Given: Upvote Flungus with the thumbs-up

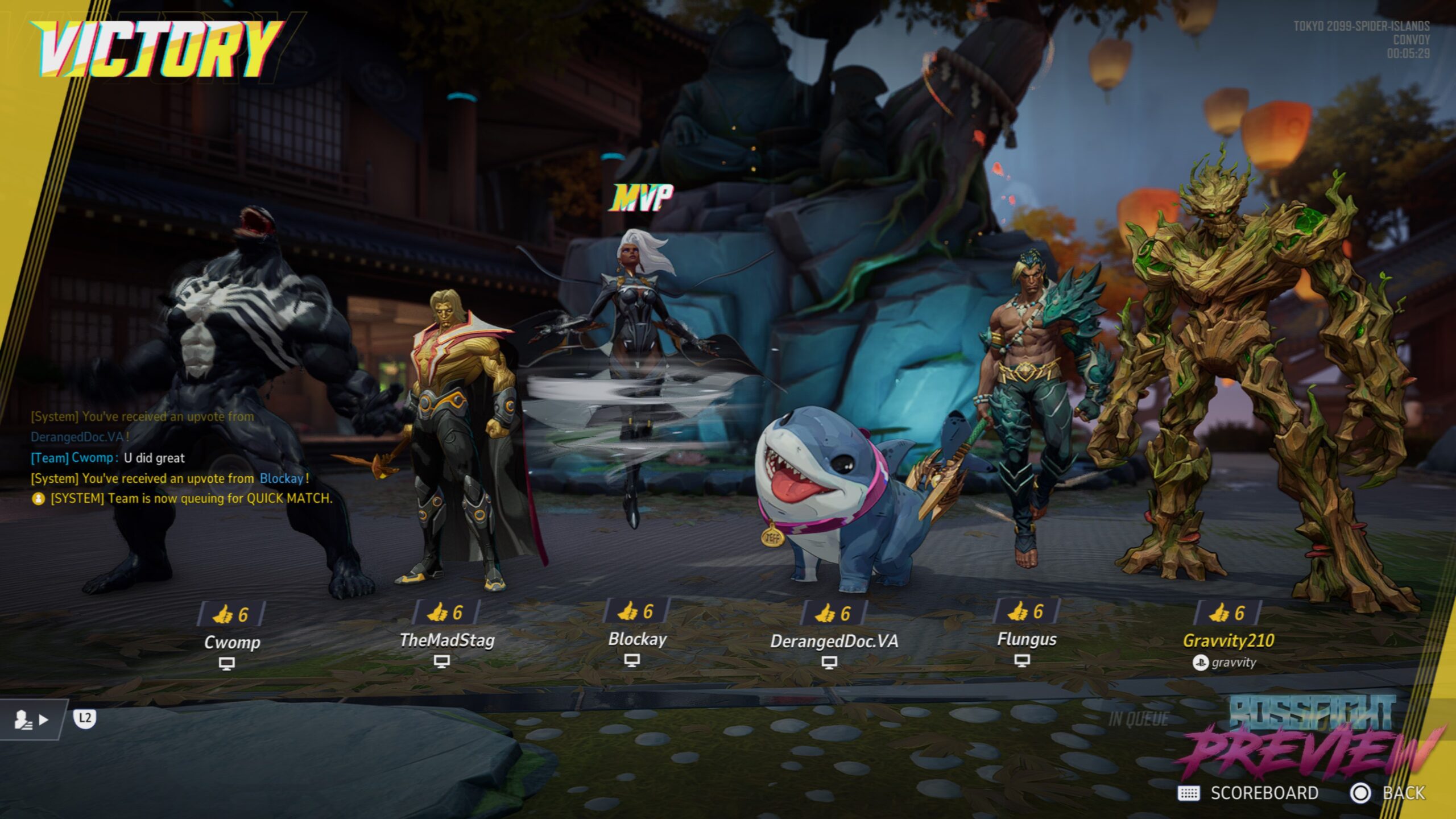Looking at the screenshot, I should 1025,611.
